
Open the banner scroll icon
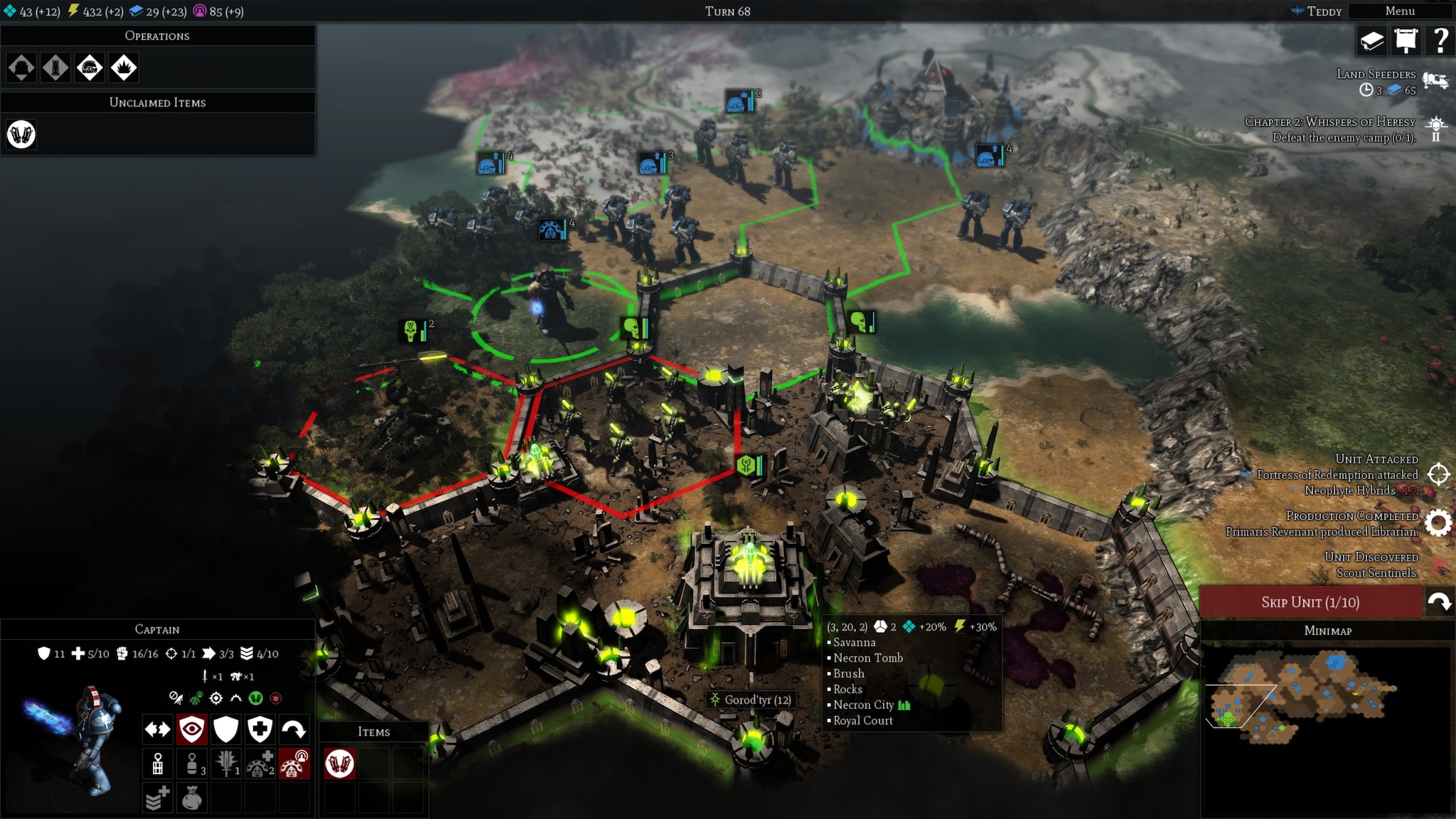[1406, 41]
